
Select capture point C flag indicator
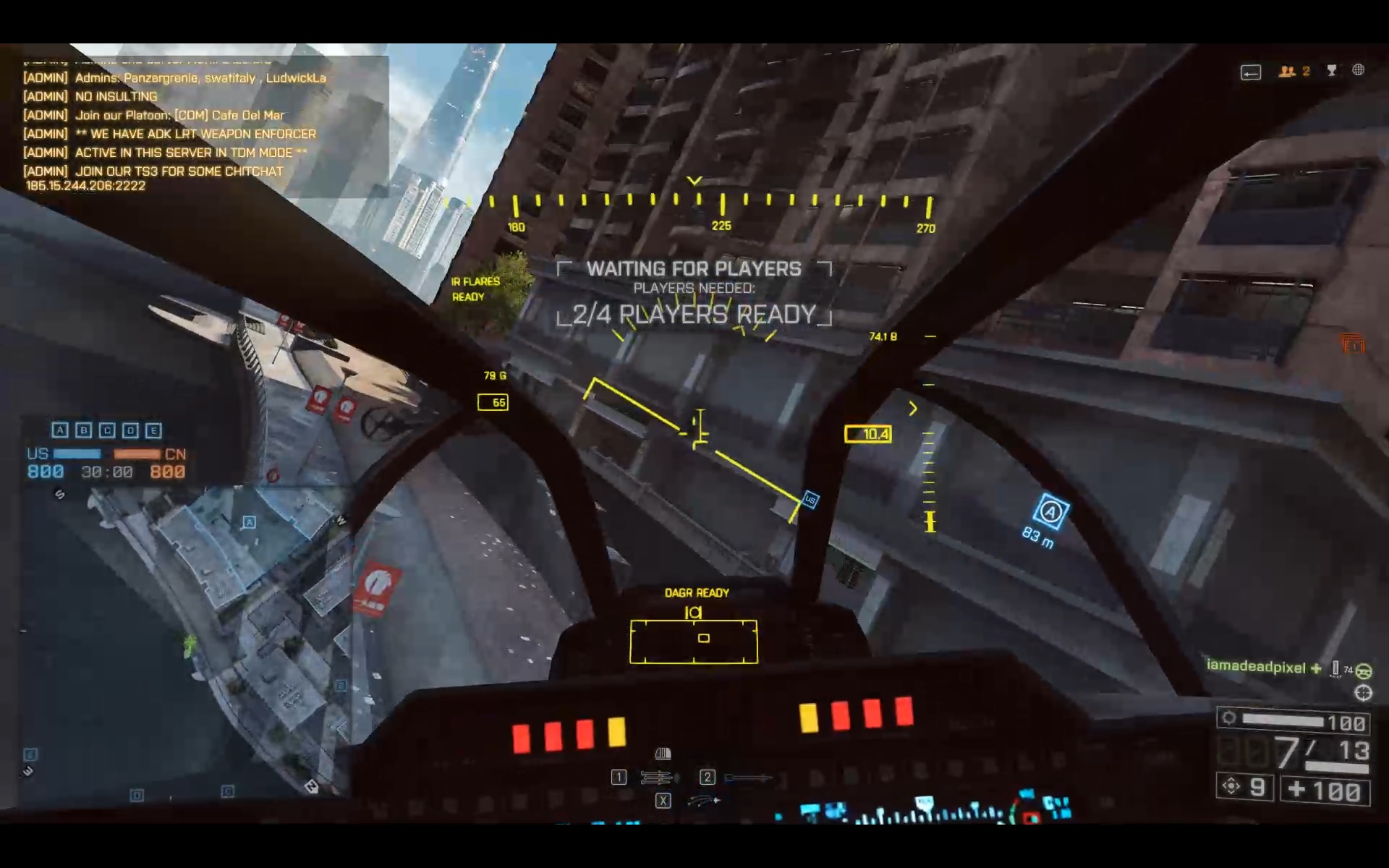click(107, 430)
